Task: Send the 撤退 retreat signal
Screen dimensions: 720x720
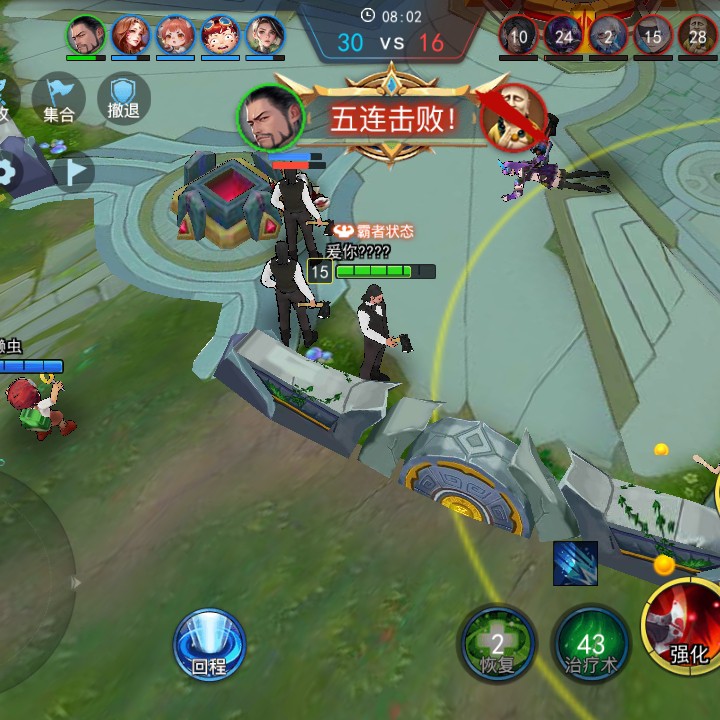Action: point(123,99)
